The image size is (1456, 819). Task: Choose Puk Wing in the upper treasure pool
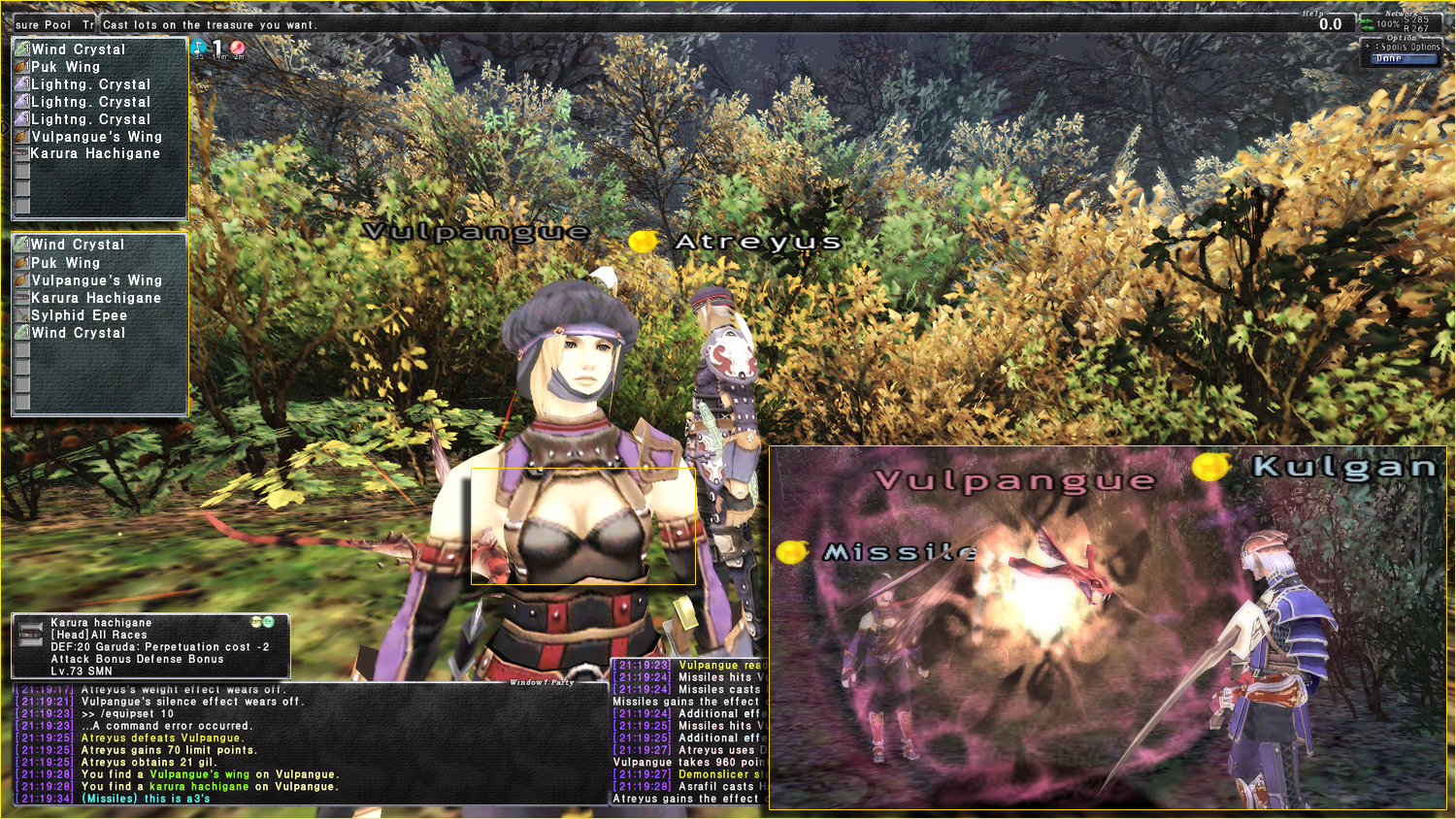coord(65,67)
